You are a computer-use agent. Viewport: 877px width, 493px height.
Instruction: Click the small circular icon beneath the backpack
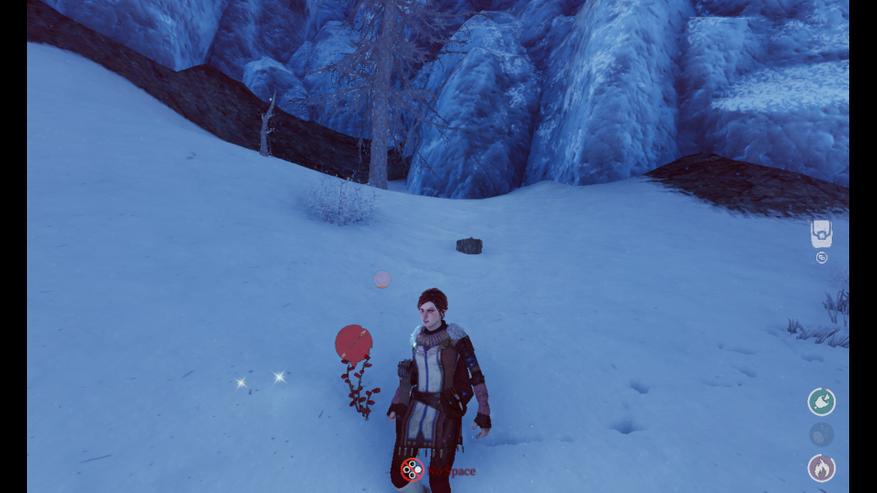[821, 258]
